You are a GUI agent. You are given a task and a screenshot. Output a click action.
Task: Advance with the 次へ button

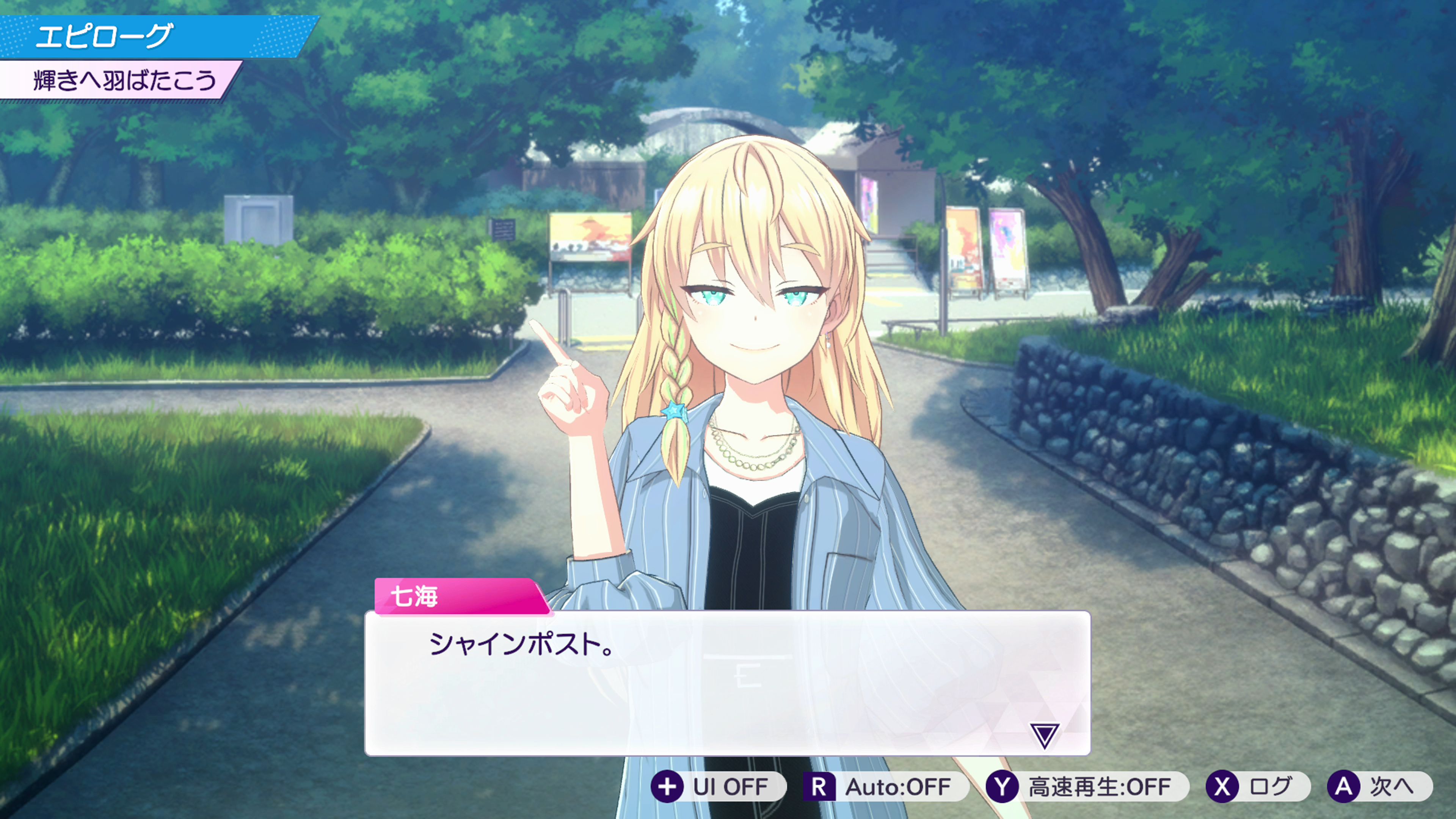[1379, 786]
